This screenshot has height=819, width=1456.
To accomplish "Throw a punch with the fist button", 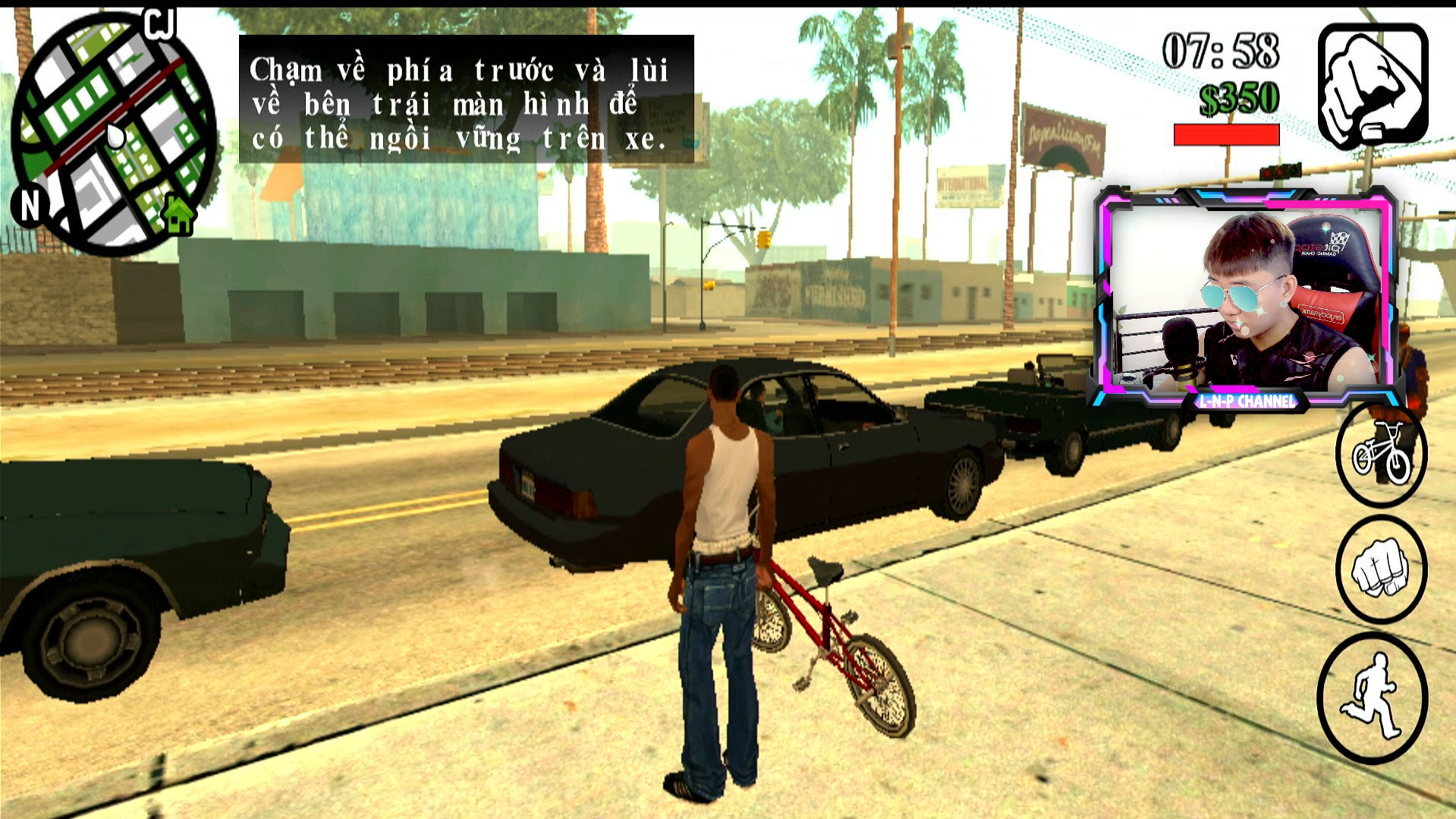I will (x=1381, y=570).
